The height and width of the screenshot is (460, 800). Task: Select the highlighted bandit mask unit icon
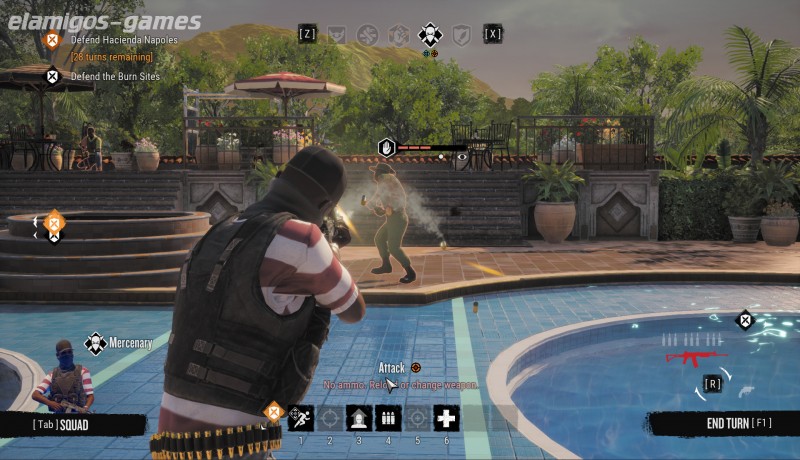pyautogui.click(x=430, y=35)
